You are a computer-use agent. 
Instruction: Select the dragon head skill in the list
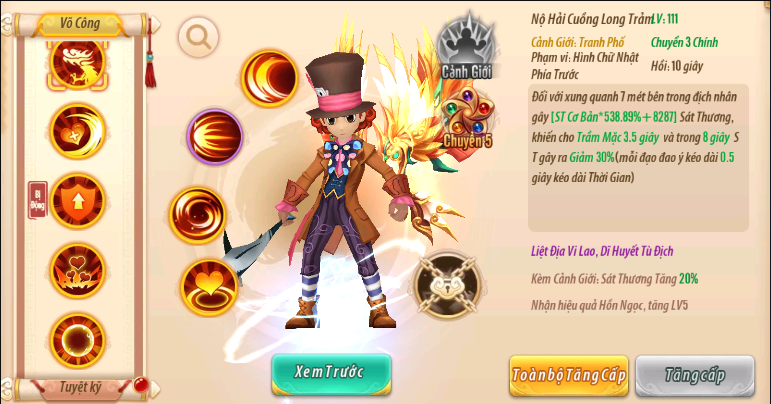(x=78, y=62)
